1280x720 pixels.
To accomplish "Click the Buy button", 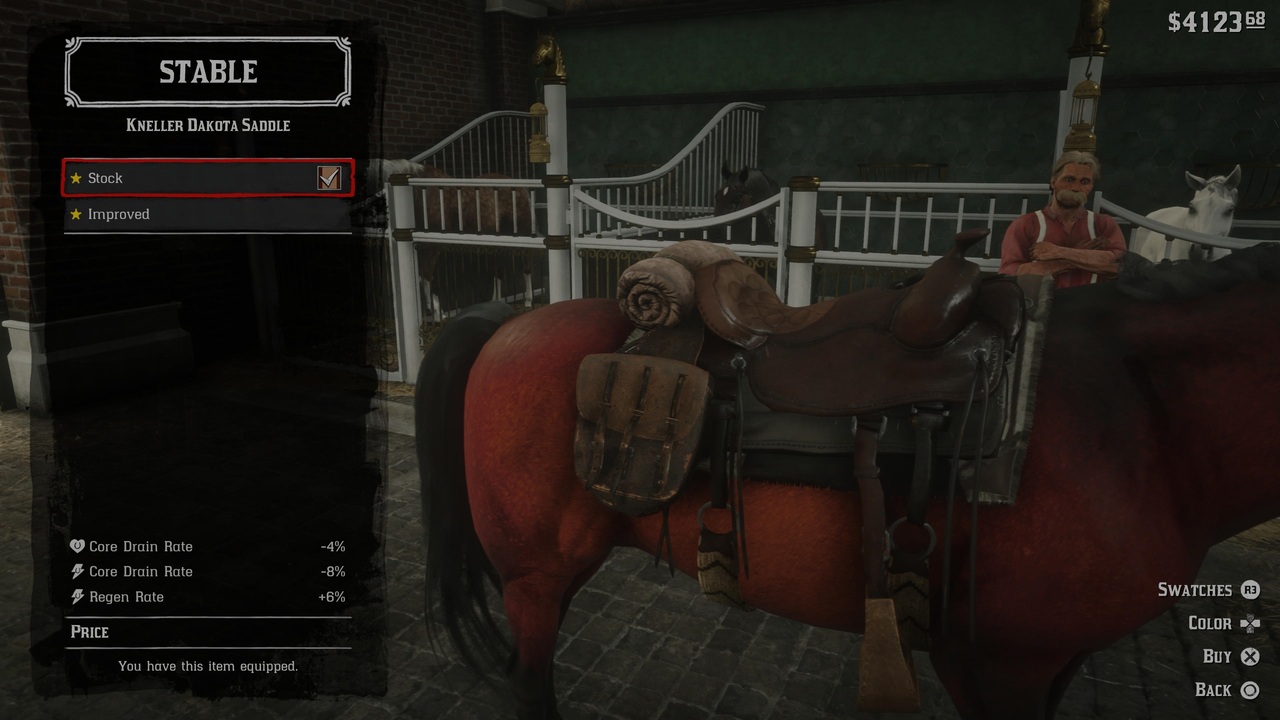I will pos(1222,656).
